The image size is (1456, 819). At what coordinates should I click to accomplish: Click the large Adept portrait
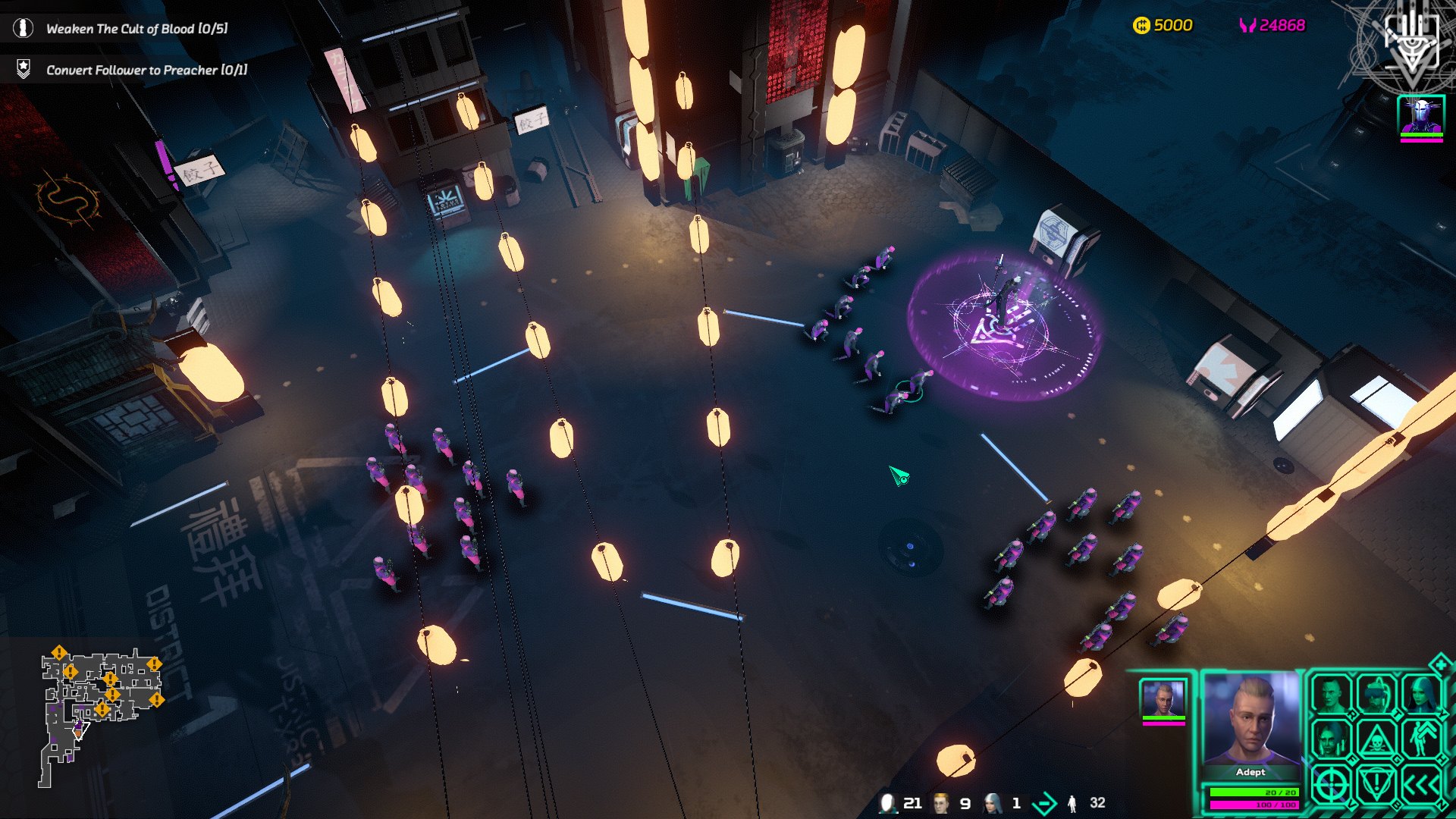pyautogui.click(x=1250, y=720)
